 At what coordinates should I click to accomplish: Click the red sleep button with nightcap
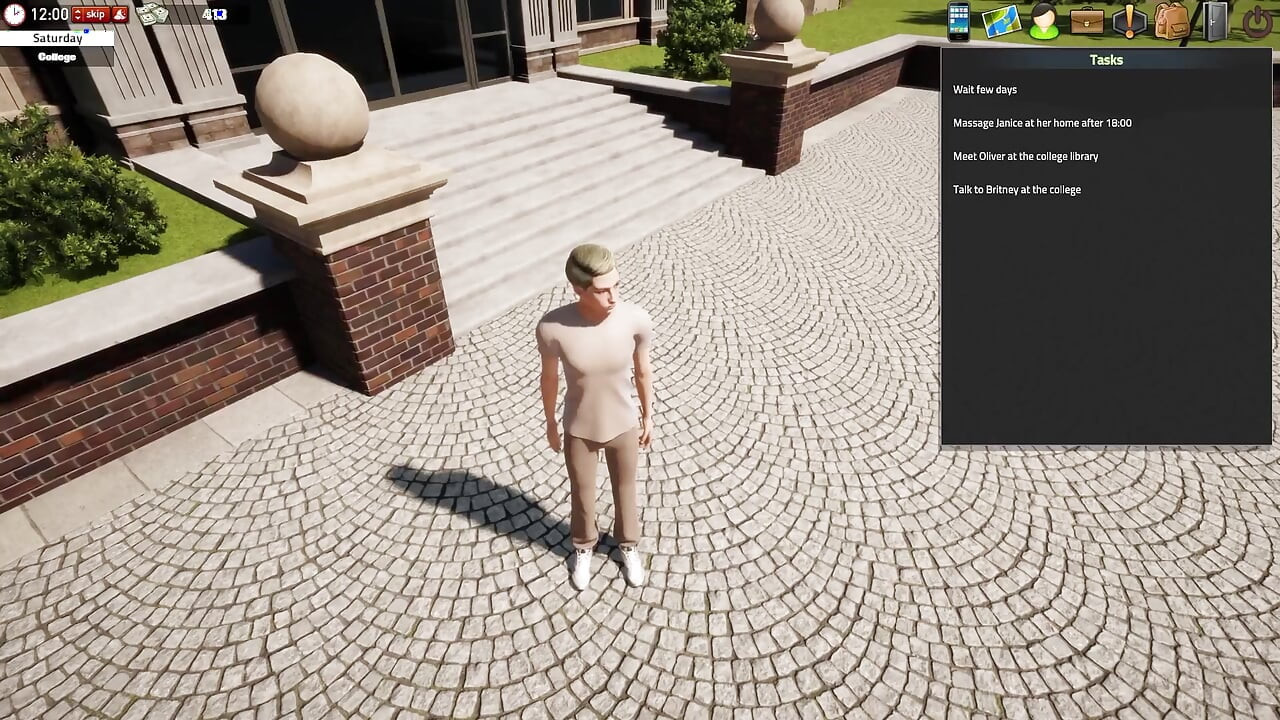coord(119,14)
